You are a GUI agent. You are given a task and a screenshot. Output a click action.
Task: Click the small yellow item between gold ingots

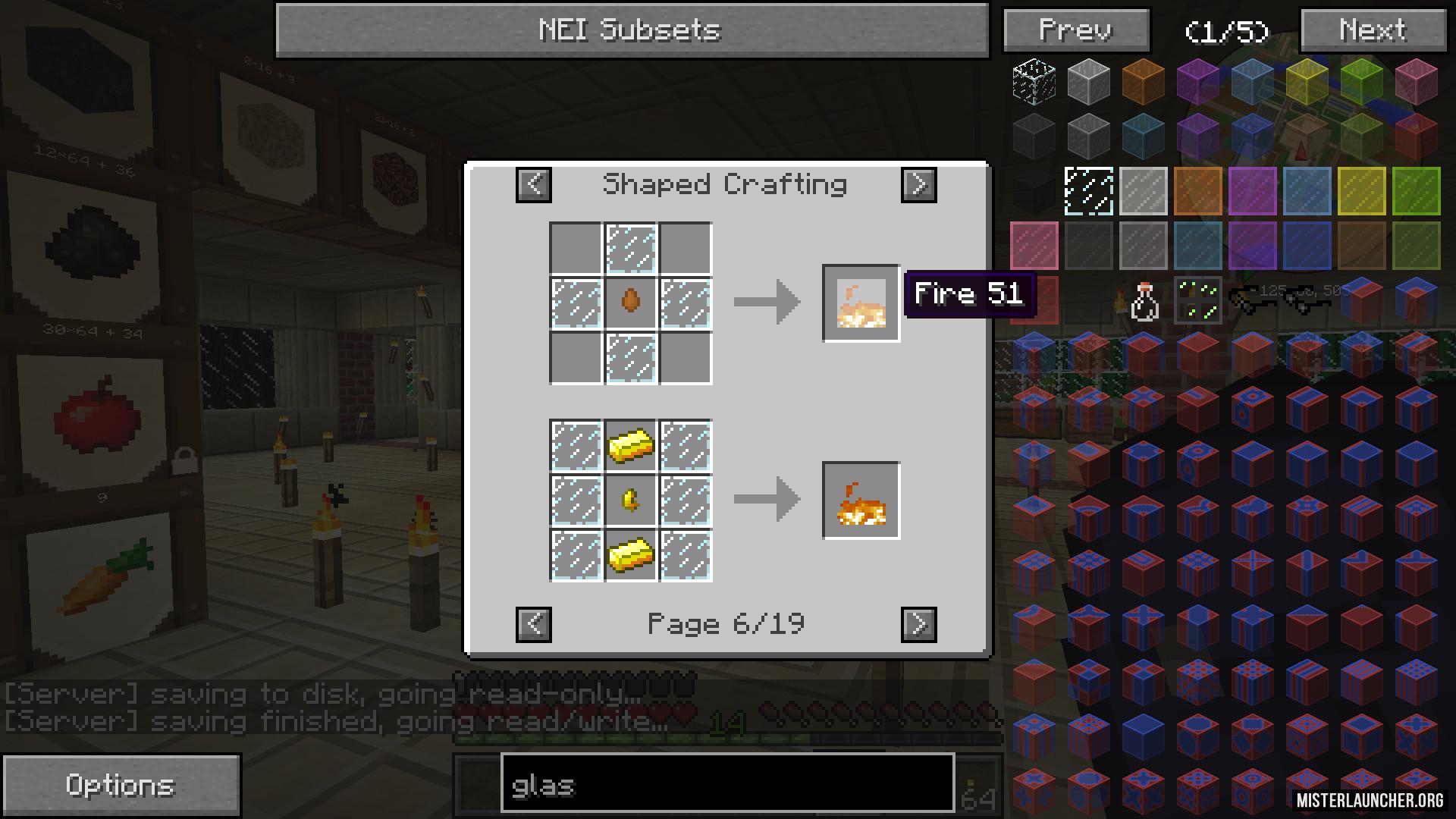pos(630,500)
